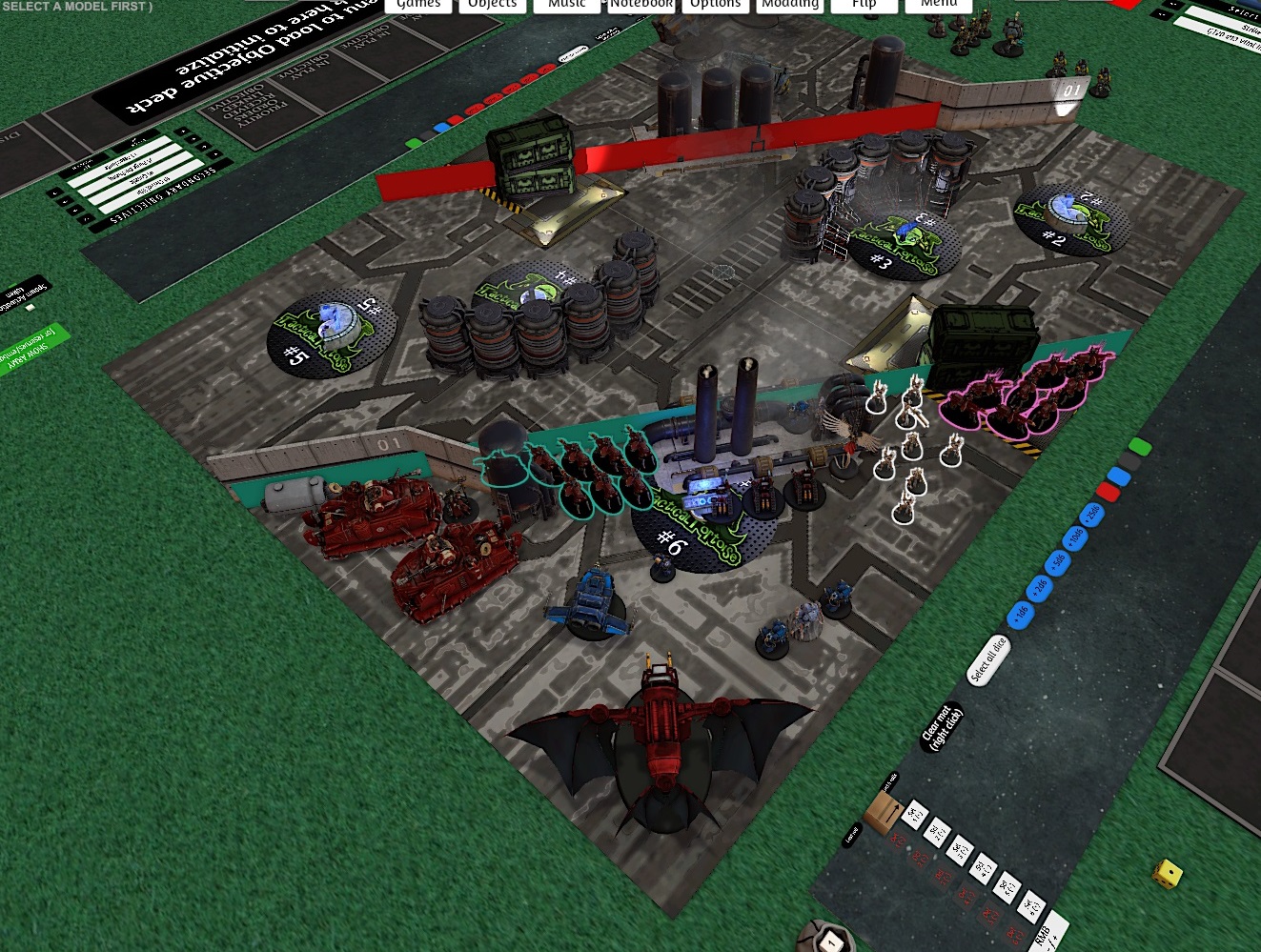Open the main Menu button

(938, 5)
